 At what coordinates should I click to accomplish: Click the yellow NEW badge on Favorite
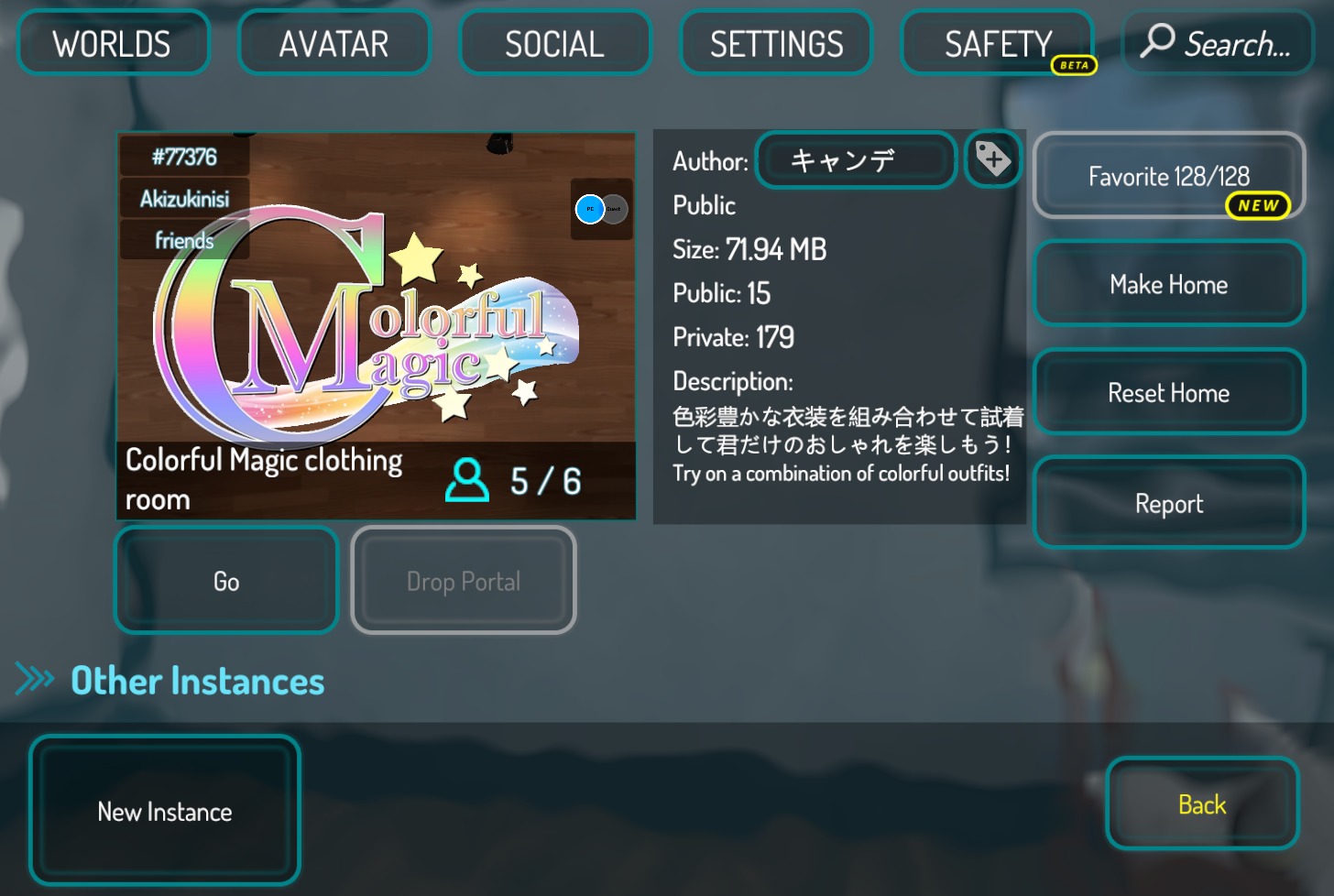[x=1259, y=206]
